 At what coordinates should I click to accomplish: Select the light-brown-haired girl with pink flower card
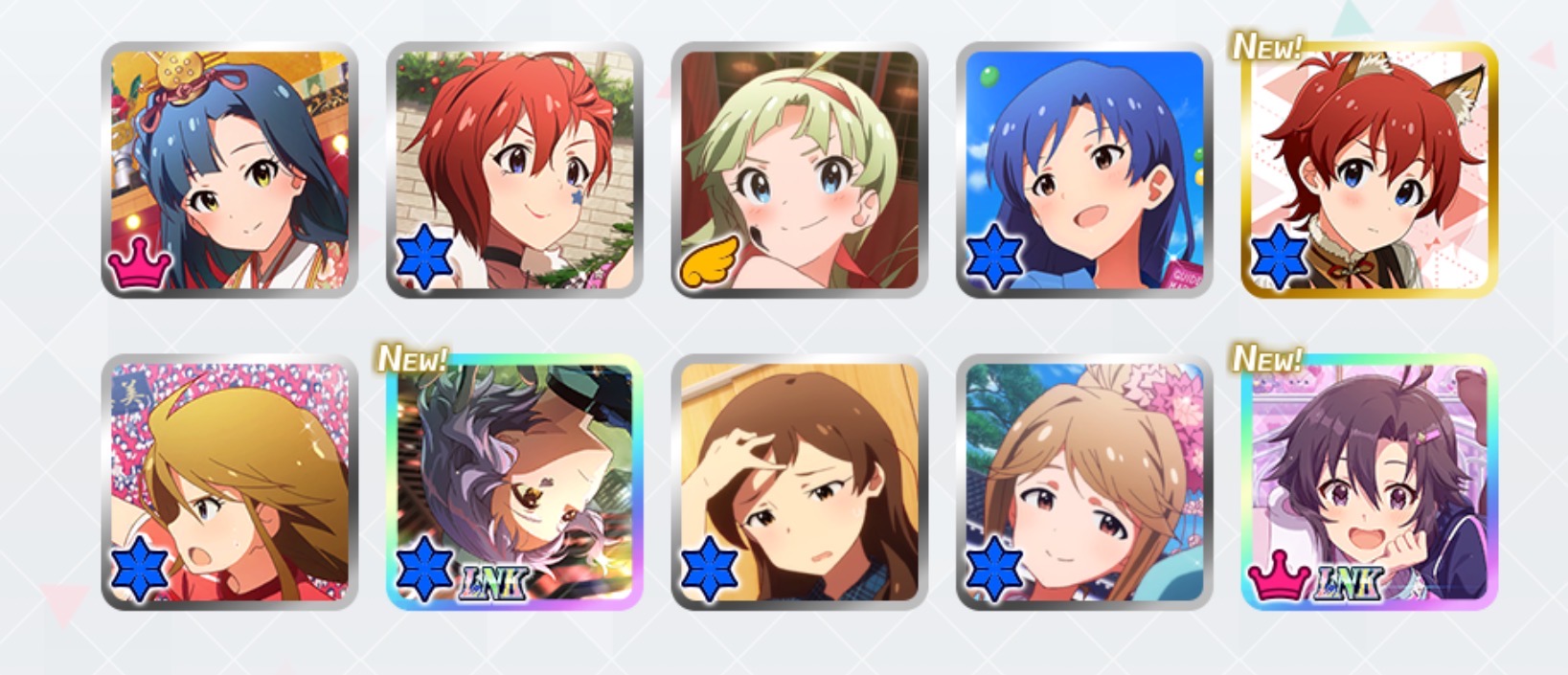click(1084, 482)
